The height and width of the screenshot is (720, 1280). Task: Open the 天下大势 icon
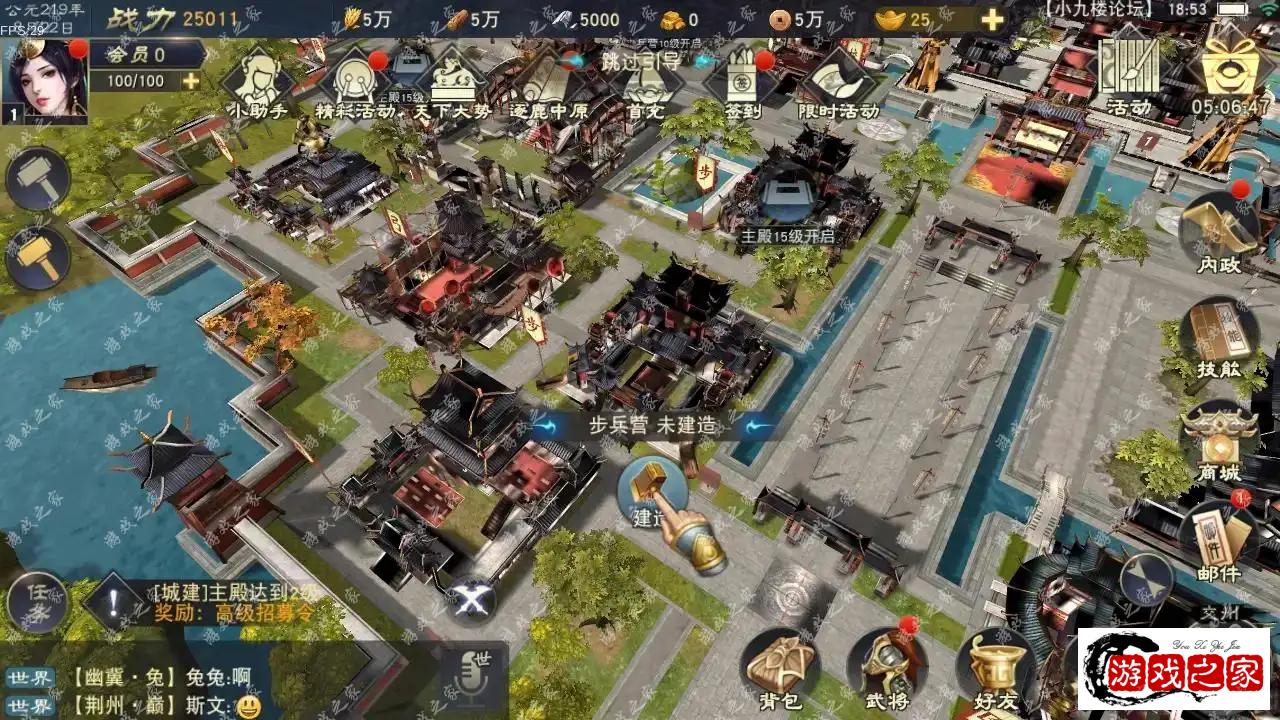(452, 80)
